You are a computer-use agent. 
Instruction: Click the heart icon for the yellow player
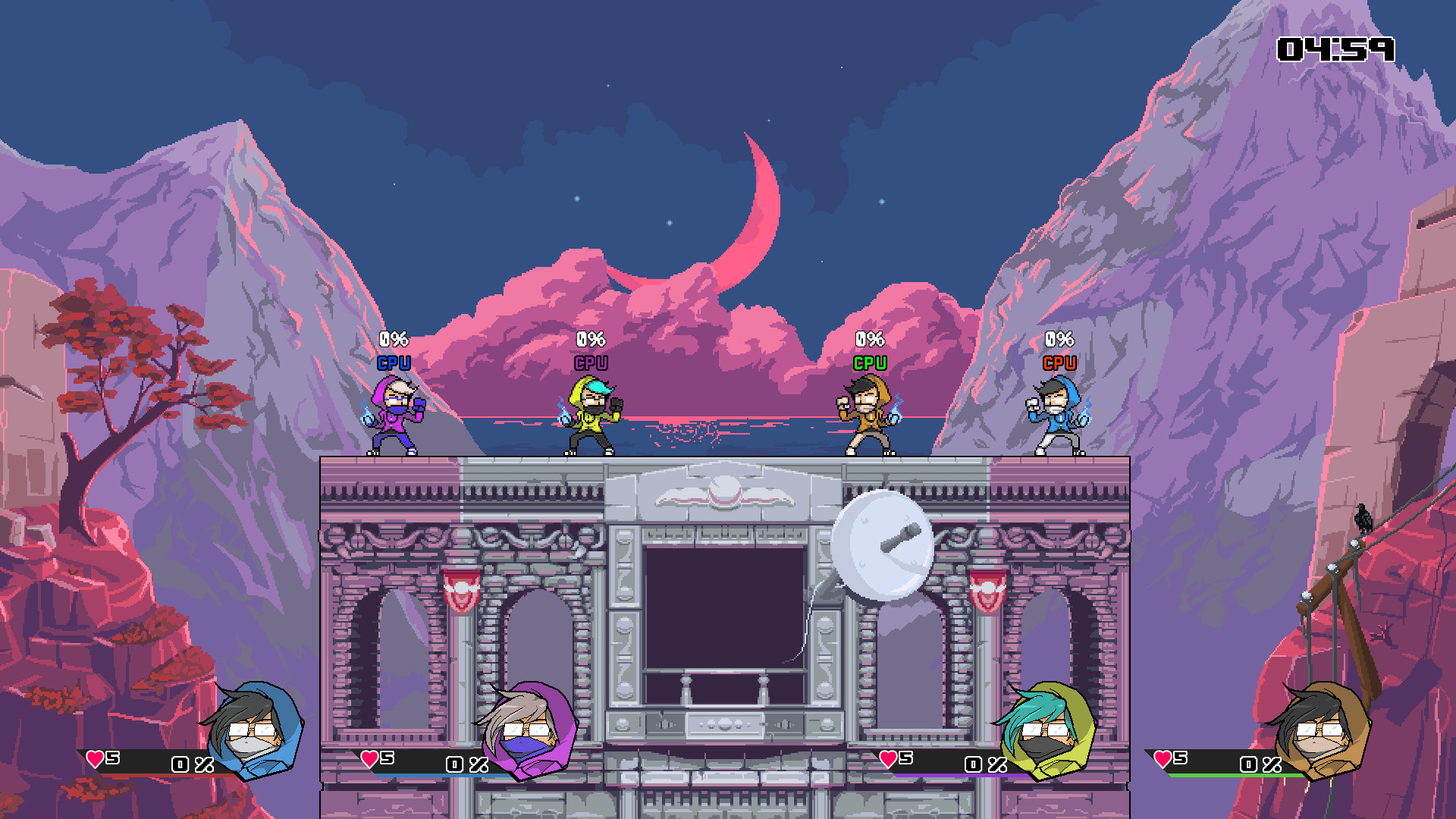tap(887, 758)
